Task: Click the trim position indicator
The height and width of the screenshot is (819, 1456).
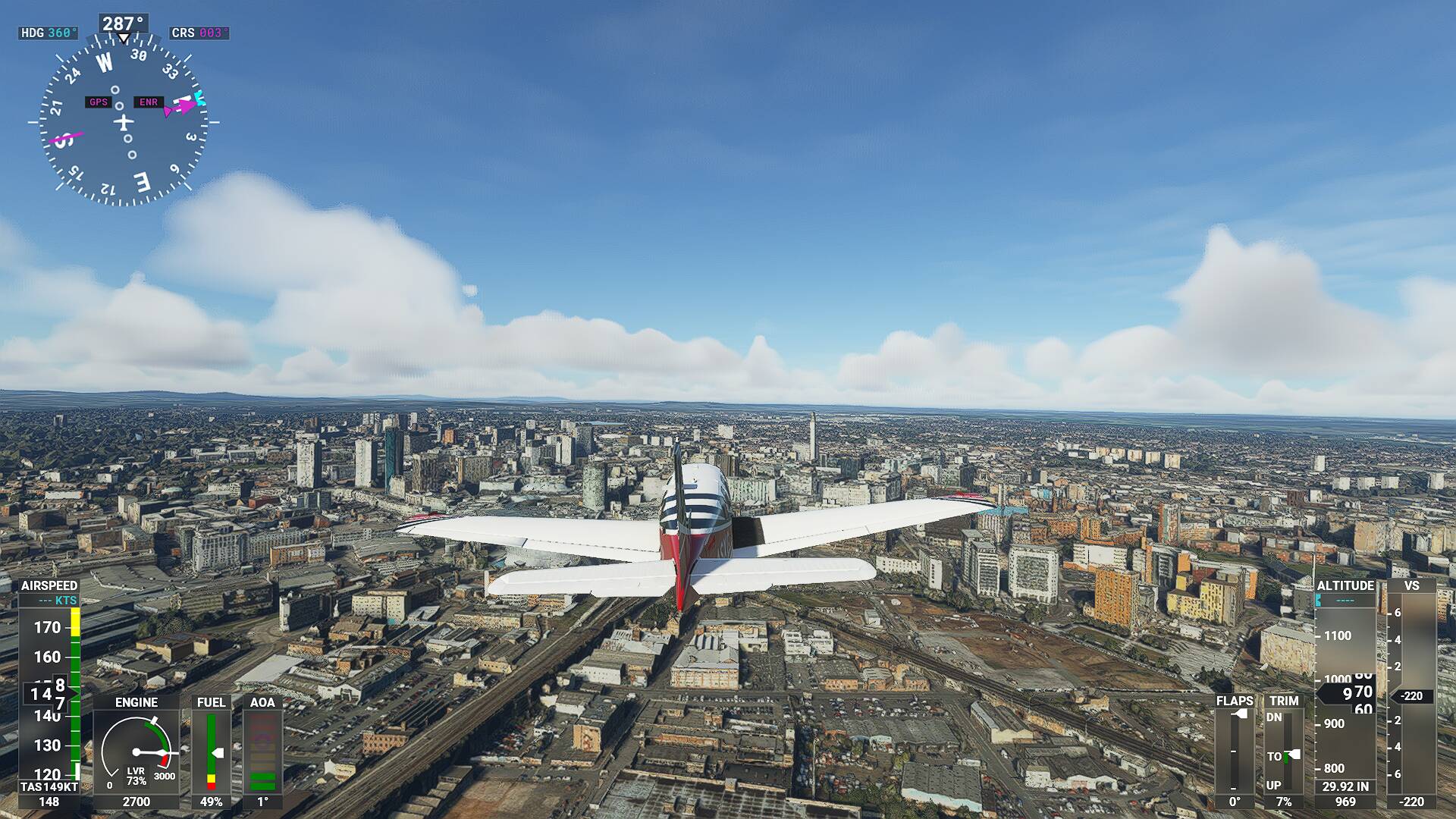Action: click(x=1283, y=751)
